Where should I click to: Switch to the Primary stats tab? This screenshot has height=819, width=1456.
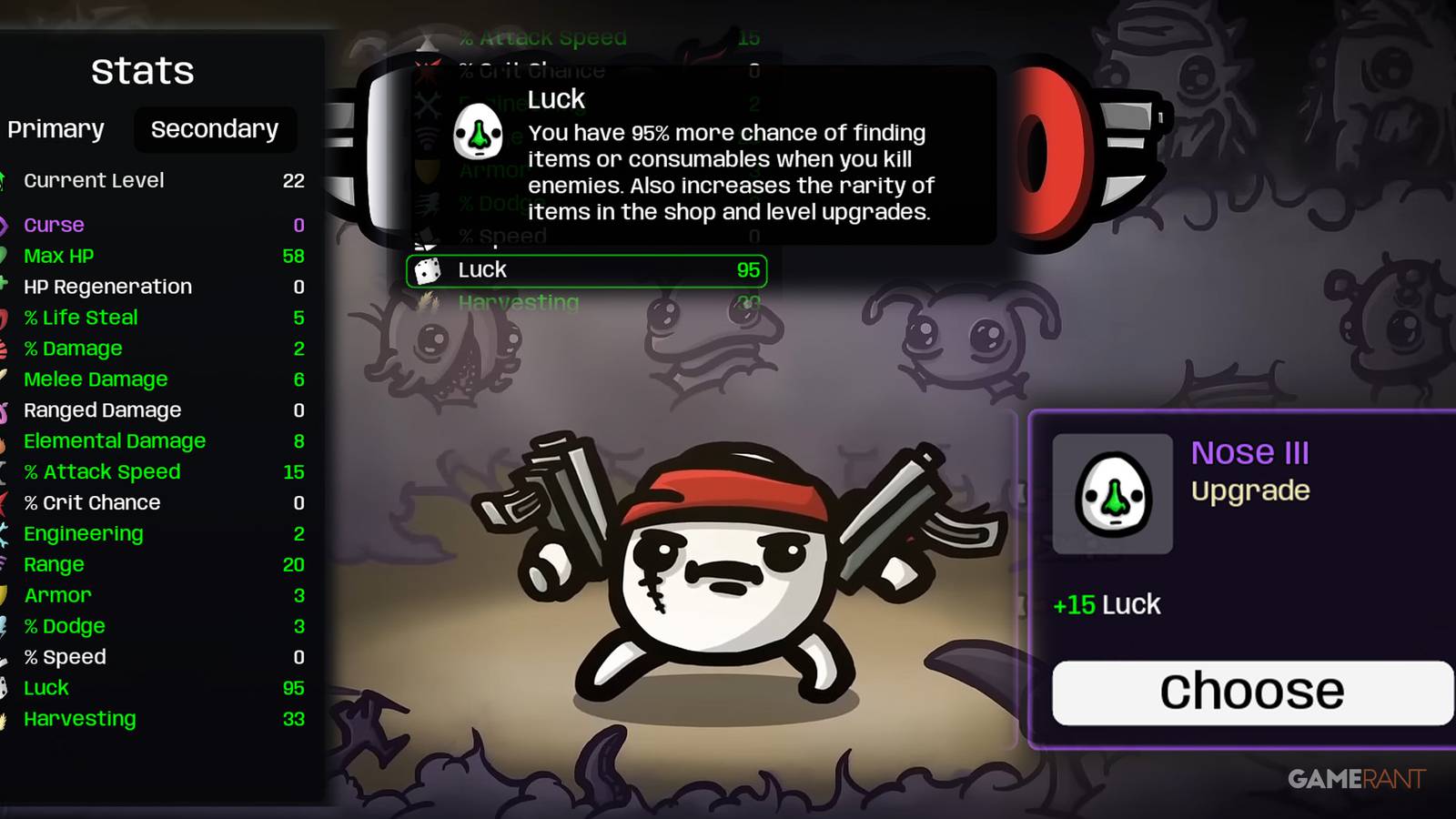56,129
